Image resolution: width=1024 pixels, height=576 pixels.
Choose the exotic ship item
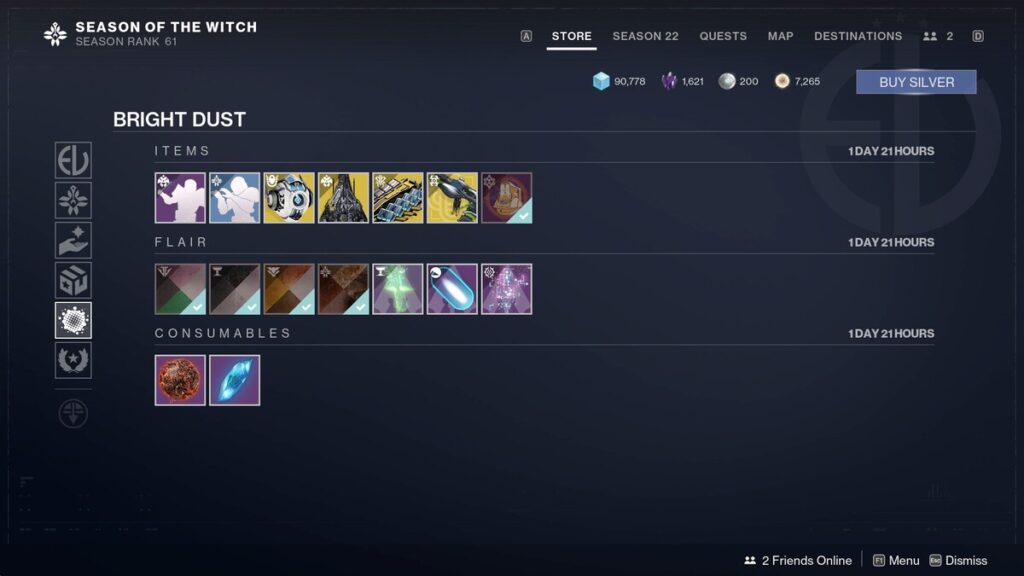[x=344, y=198]
